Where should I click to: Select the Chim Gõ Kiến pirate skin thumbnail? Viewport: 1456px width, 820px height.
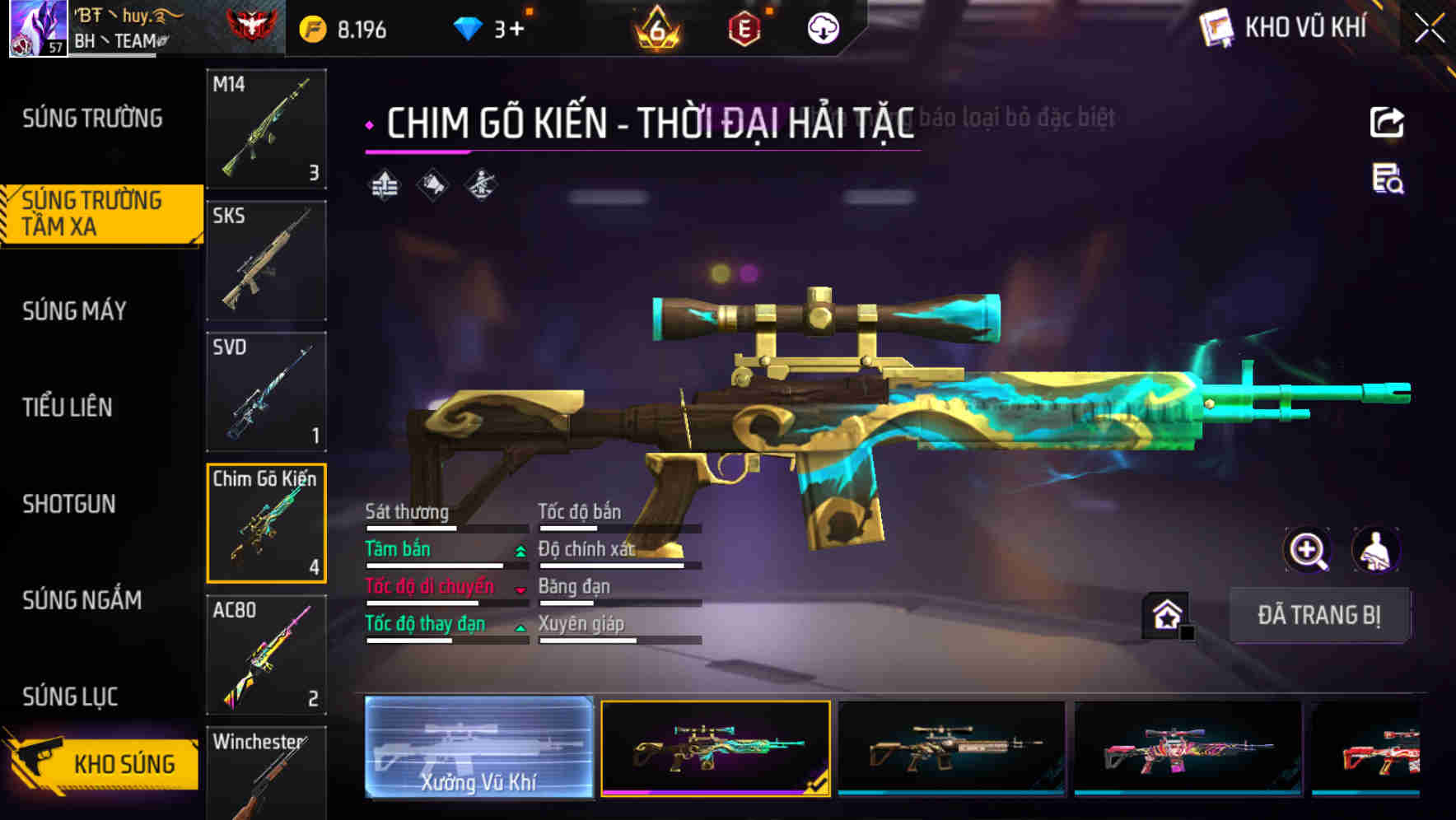tap(716, 748)
